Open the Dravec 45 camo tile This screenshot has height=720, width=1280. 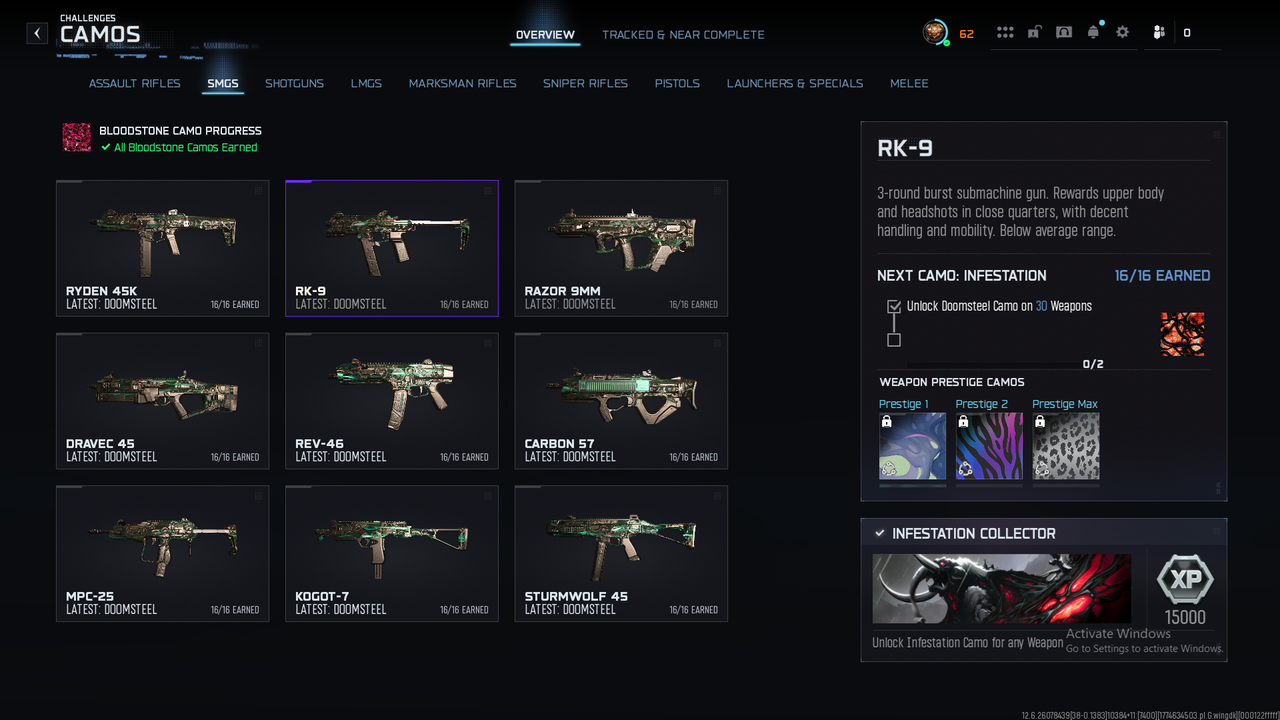[x=163, y=401]
